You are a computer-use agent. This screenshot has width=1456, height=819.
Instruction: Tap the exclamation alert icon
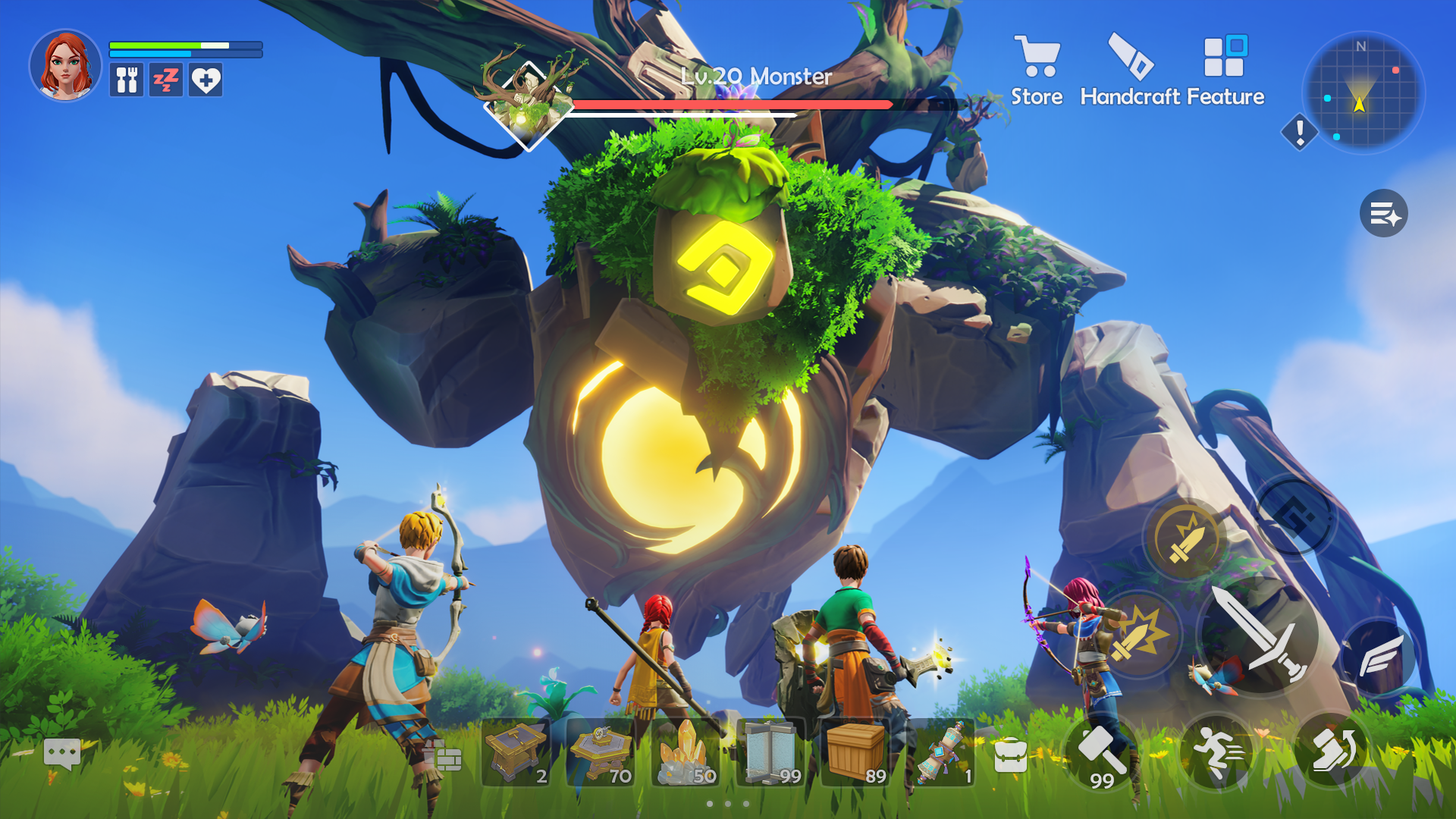coord(1299,133)
